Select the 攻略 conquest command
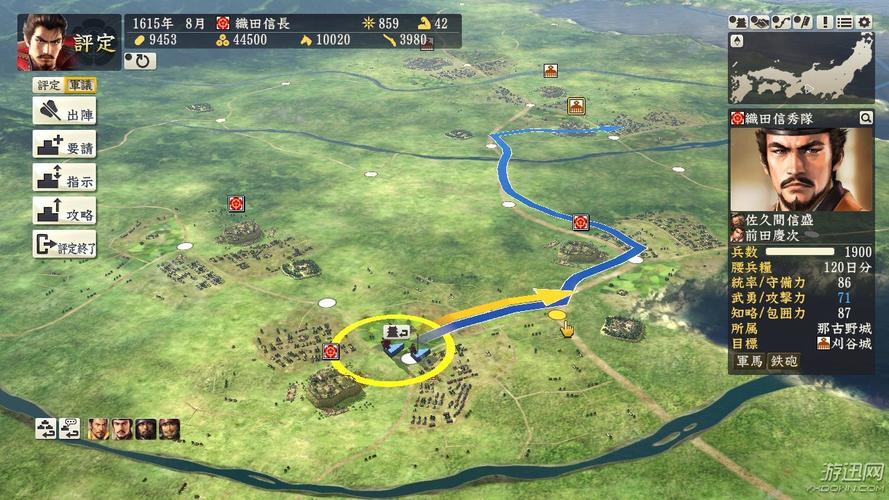Viewport: 889px width, 500px height. [x=65, y=212]
